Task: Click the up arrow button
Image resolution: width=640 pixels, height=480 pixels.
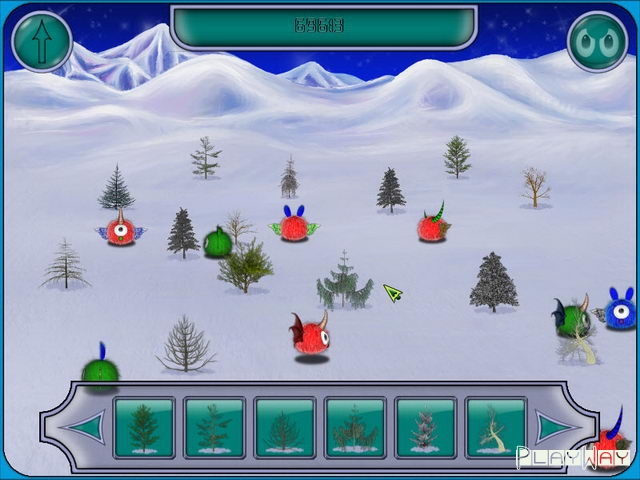Action: (x=42, y=42)
